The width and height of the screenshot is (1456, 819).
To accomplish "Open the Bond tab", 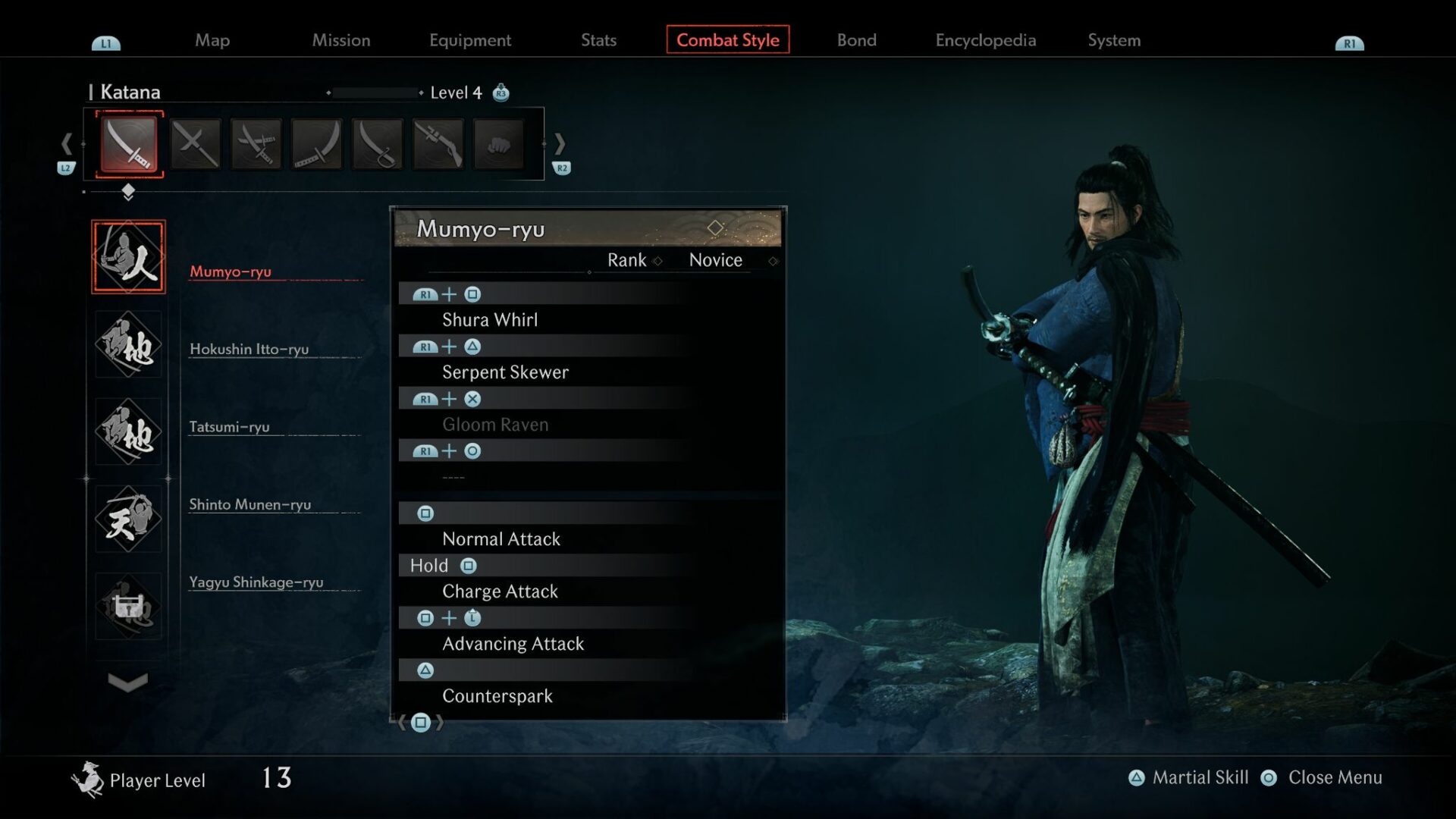I will (856, 40).
